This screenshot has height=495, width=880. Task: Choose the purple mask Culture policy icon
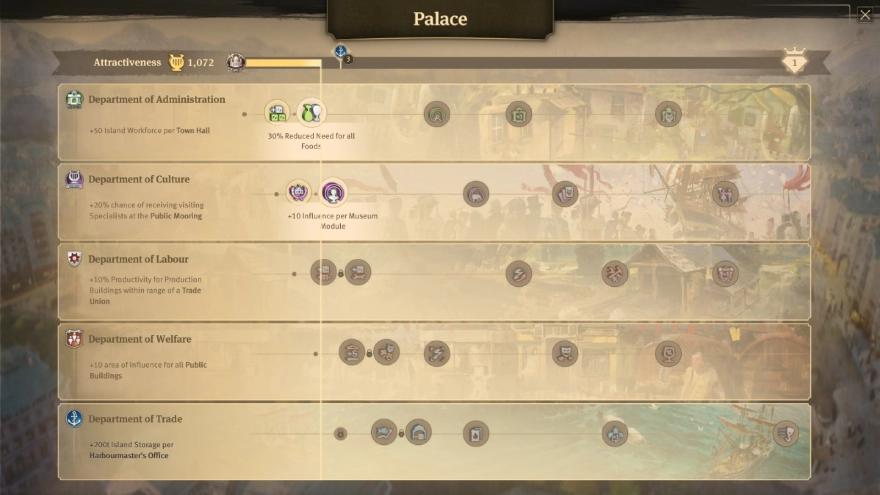click(299, 192)
